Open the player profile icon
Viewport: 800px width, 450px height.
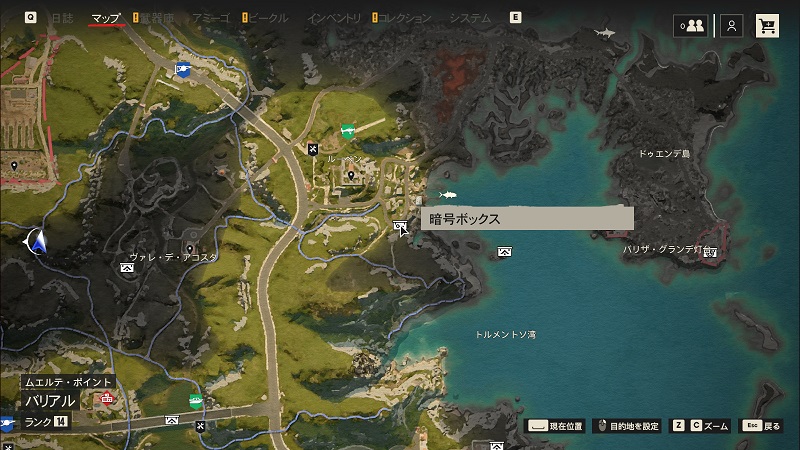coord(733,26)
